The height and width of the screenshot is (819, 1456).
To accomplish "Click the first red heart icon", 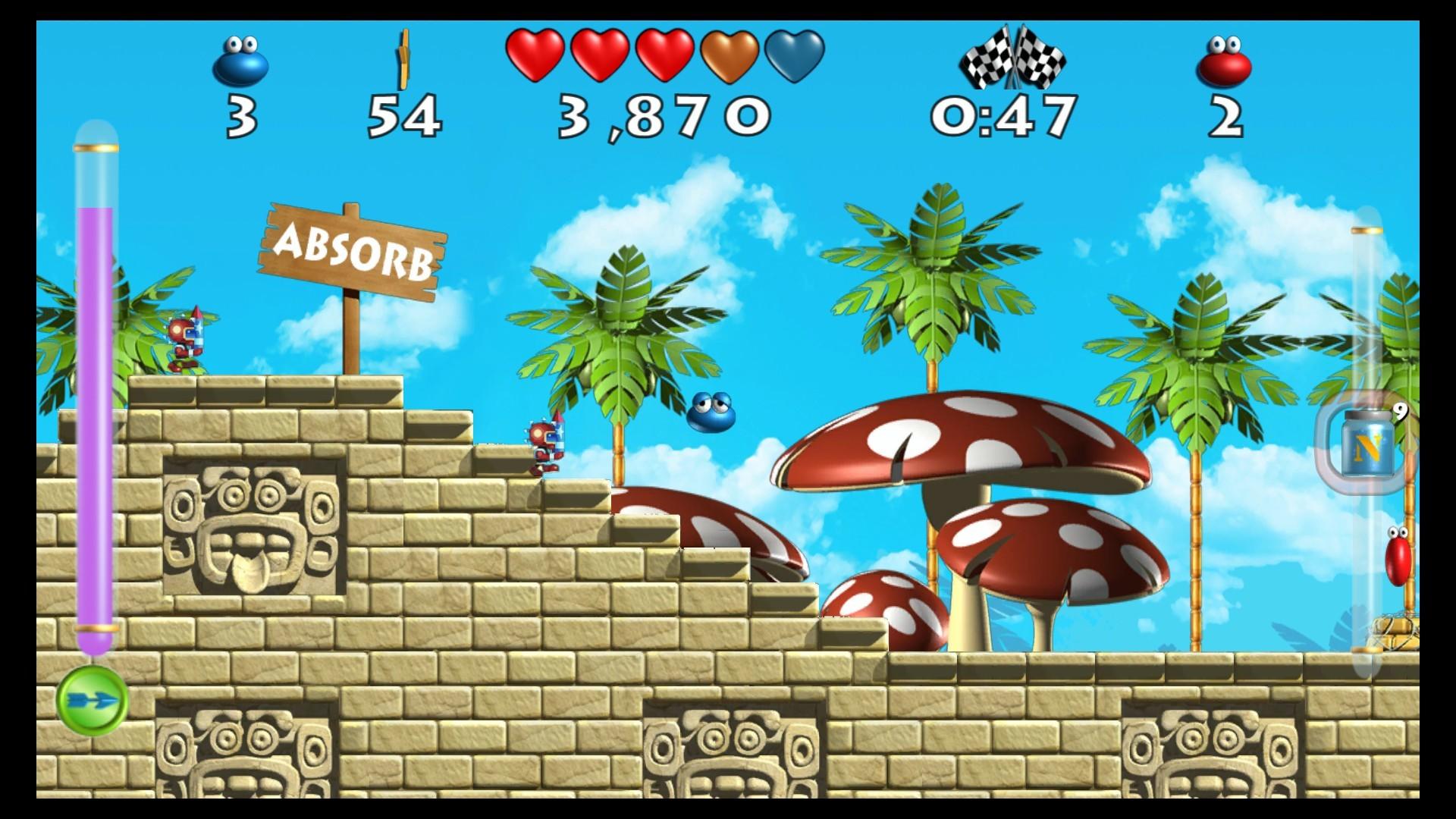I will coord(535,57).
